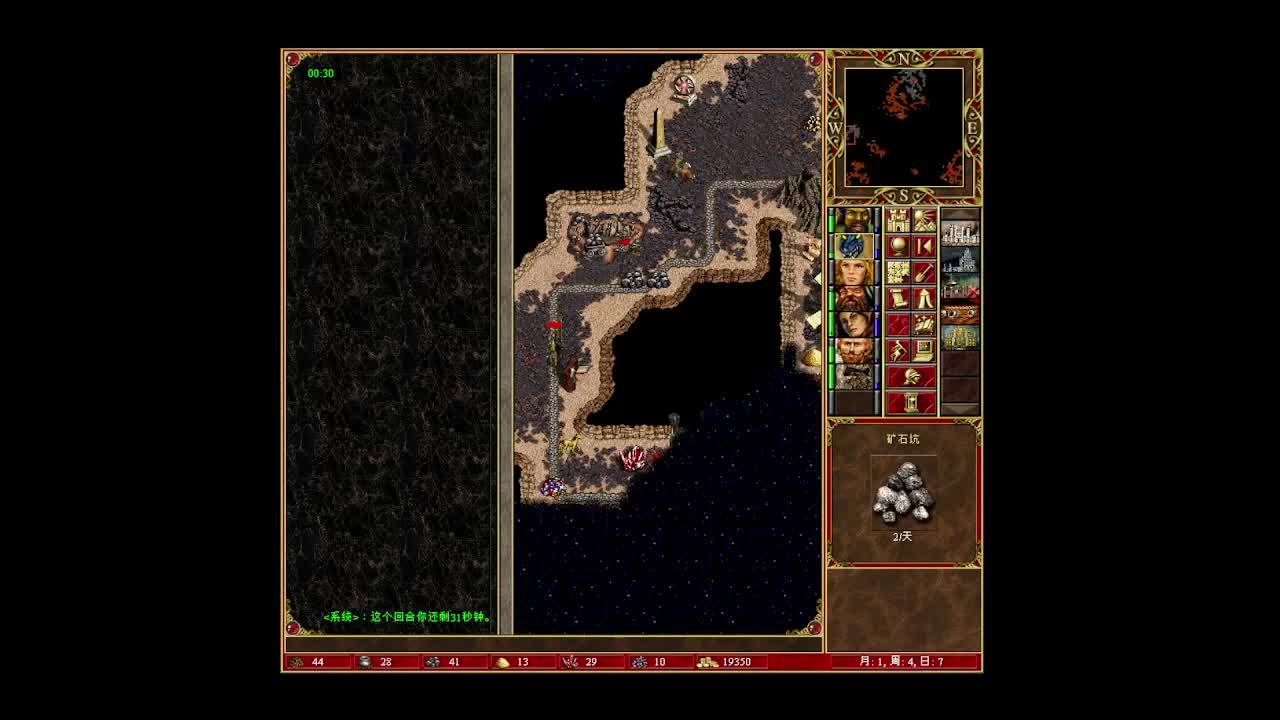Choose the first white castle town
This screenshot has height=720, width=1280.
point(960,234)
